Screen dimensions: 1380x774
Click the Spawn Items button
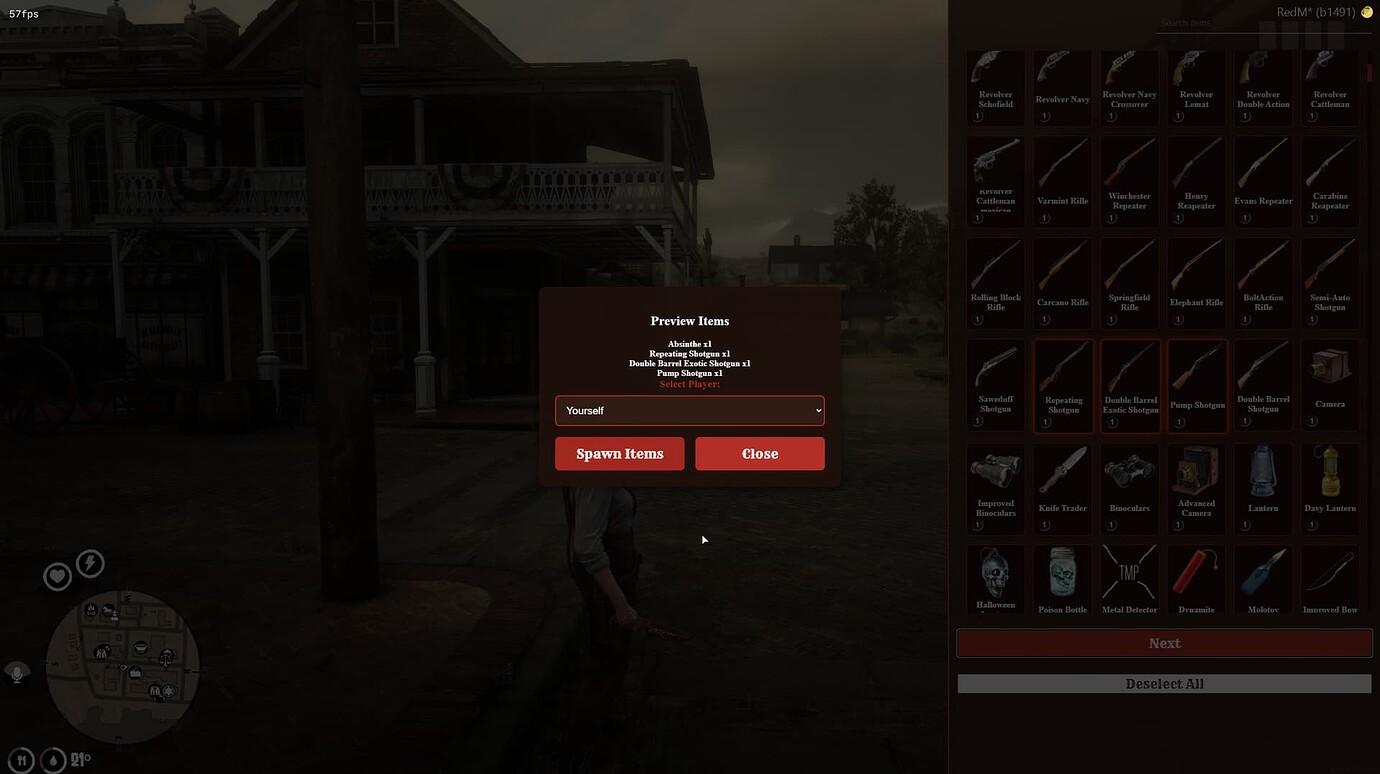[619, 453]
